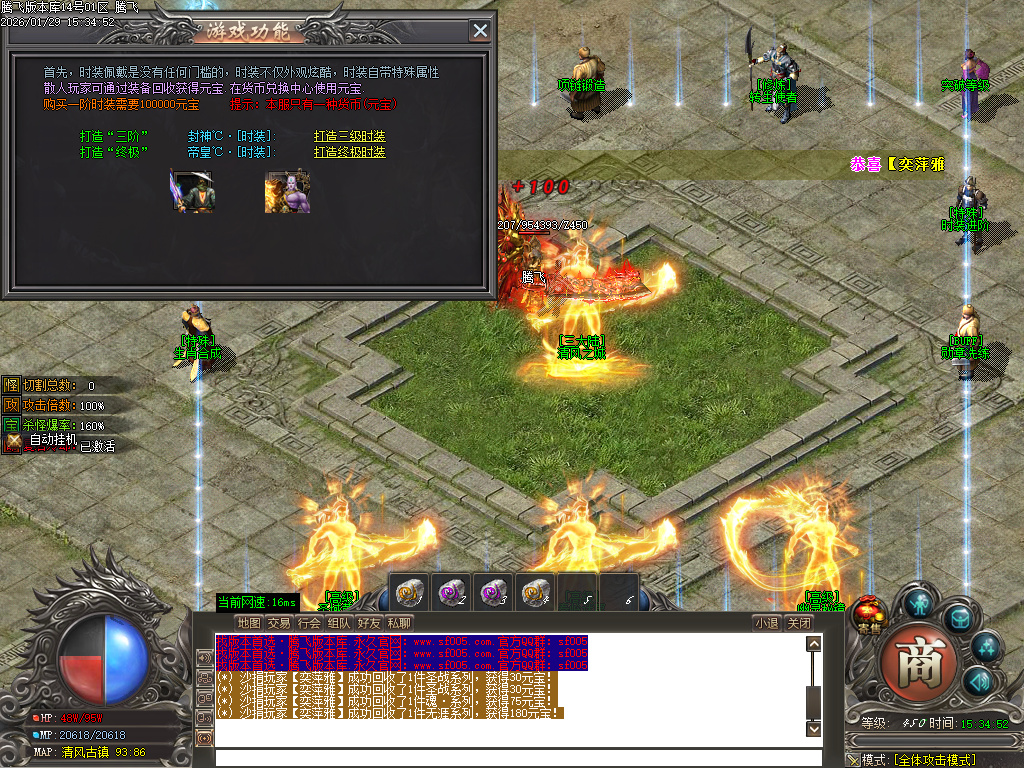This screenshot has width=1024, height=768.
Task: Open the 地图 map tab
Action: 249,623
